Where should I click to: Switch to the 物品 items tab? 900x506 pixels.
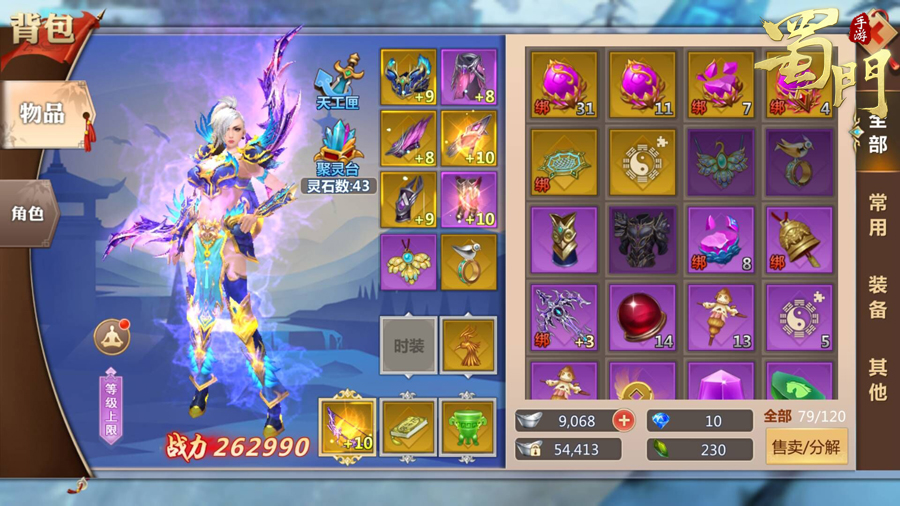tap(45, 113)
